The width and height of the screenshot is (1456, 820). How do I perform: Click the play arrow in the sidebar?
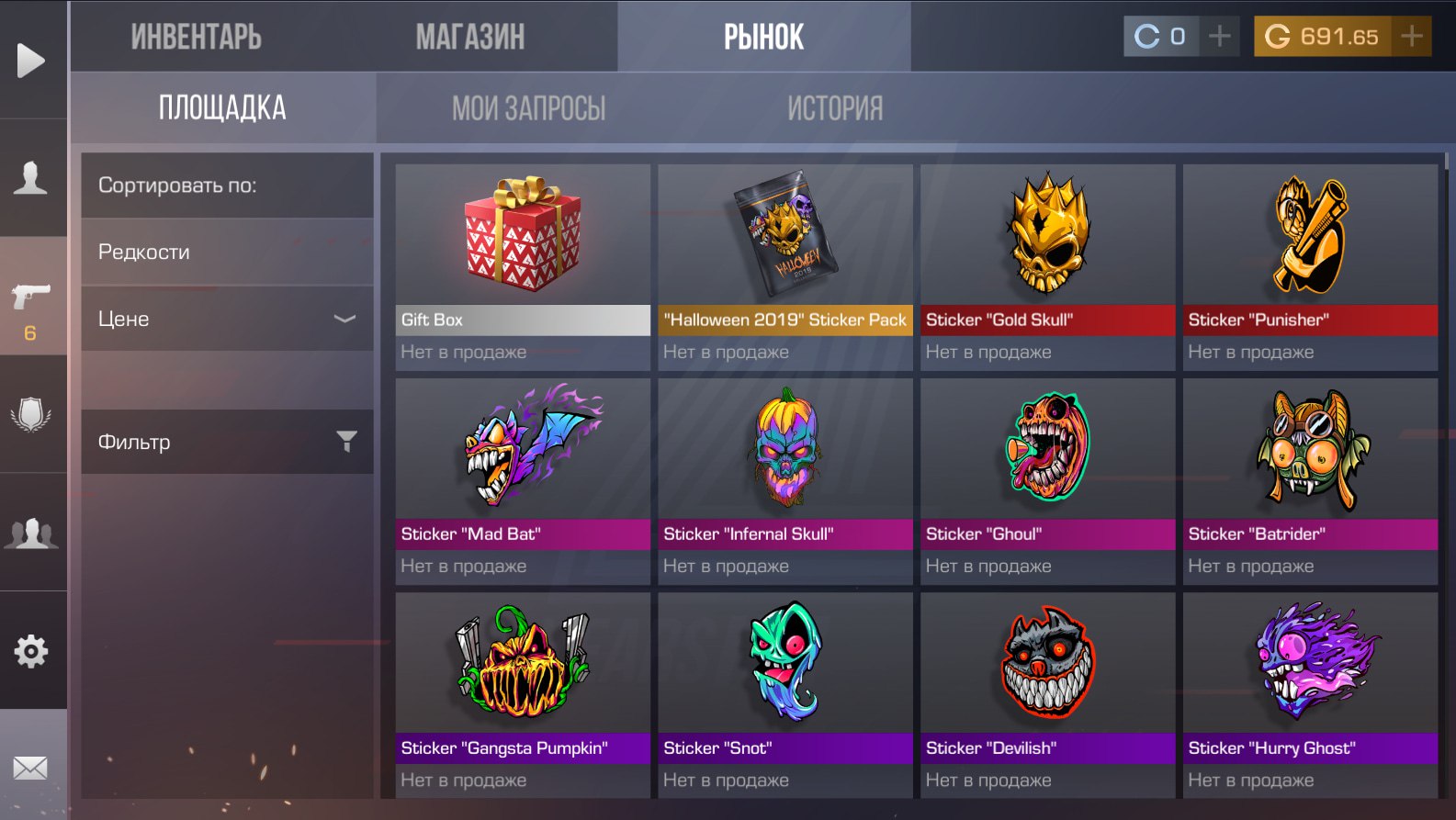[x=31, y=61]
